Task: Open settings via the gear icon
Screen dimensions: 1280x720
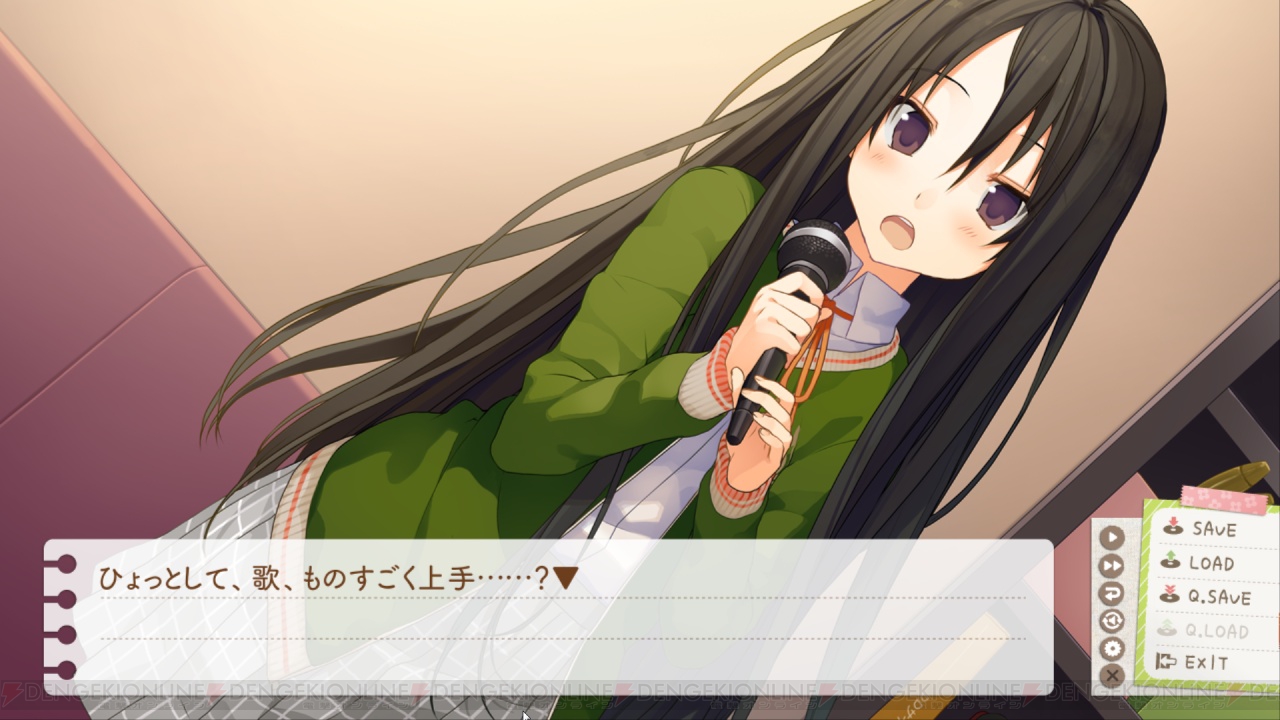Action: [1112, 648]
